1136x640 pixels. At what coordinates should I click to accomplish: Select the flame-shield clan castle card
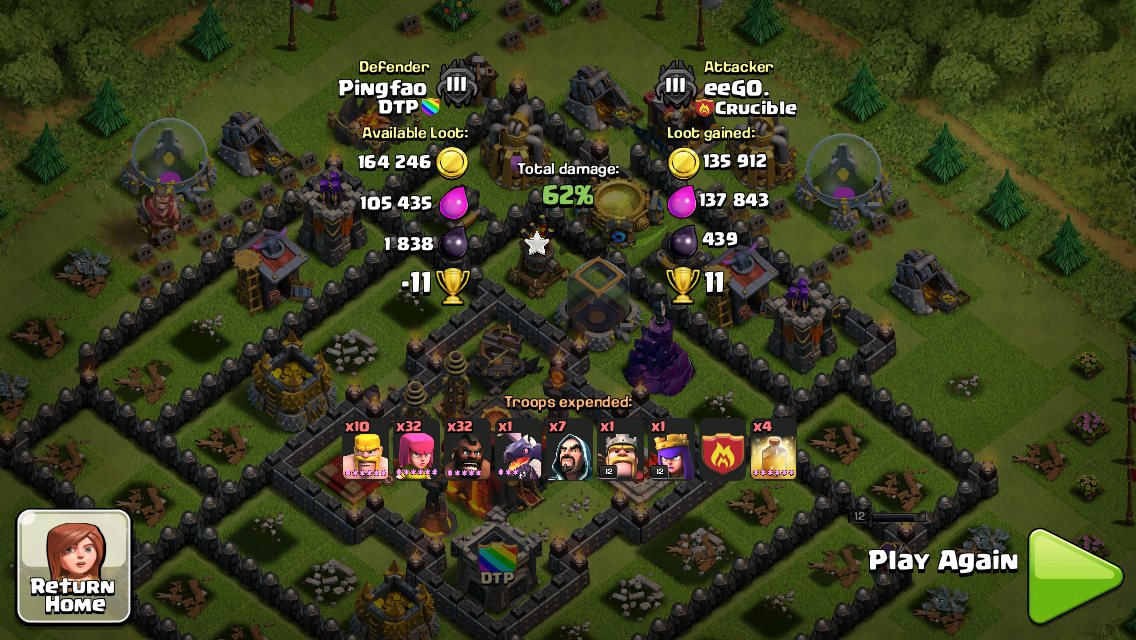coord(722,451)
